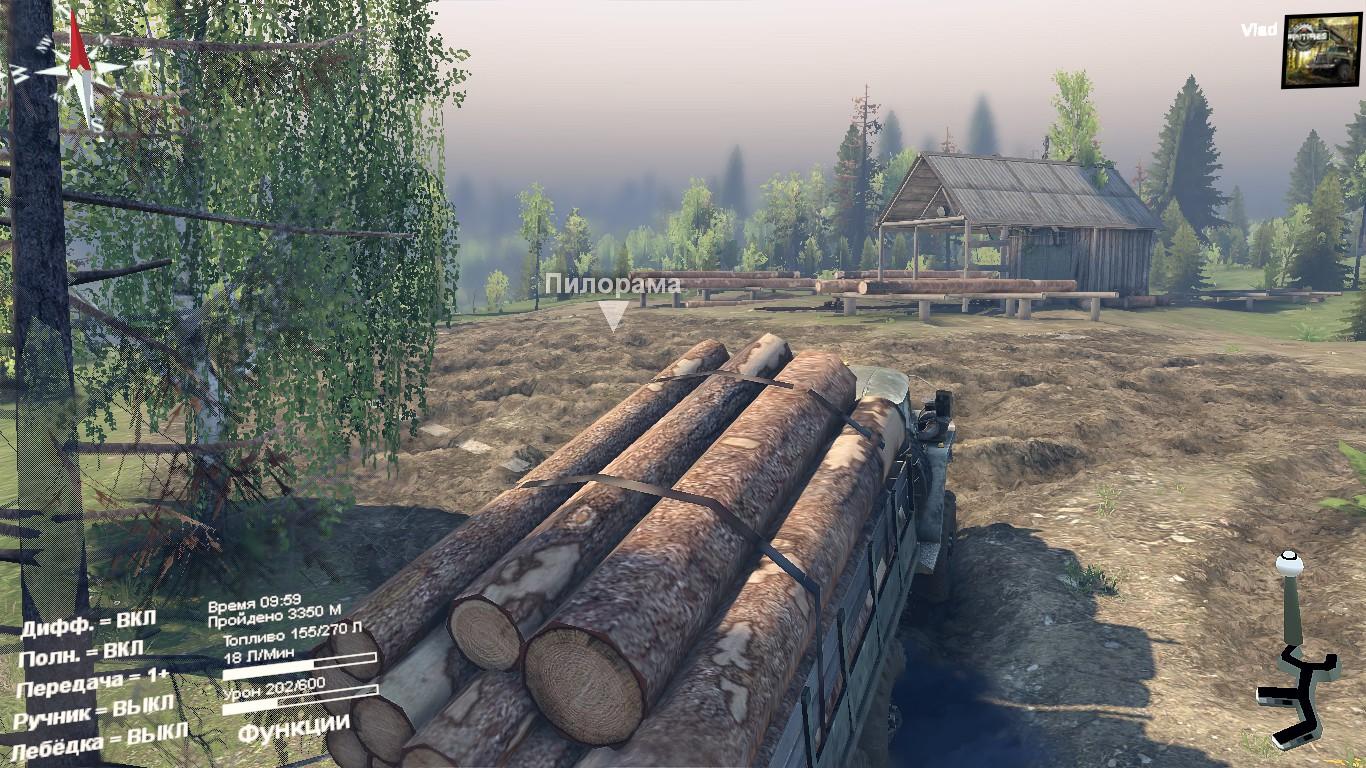This screenshot has width=1366, height=768.
Task: Toggle the Дифф. differential lock
Action: (x=88, y=623)
